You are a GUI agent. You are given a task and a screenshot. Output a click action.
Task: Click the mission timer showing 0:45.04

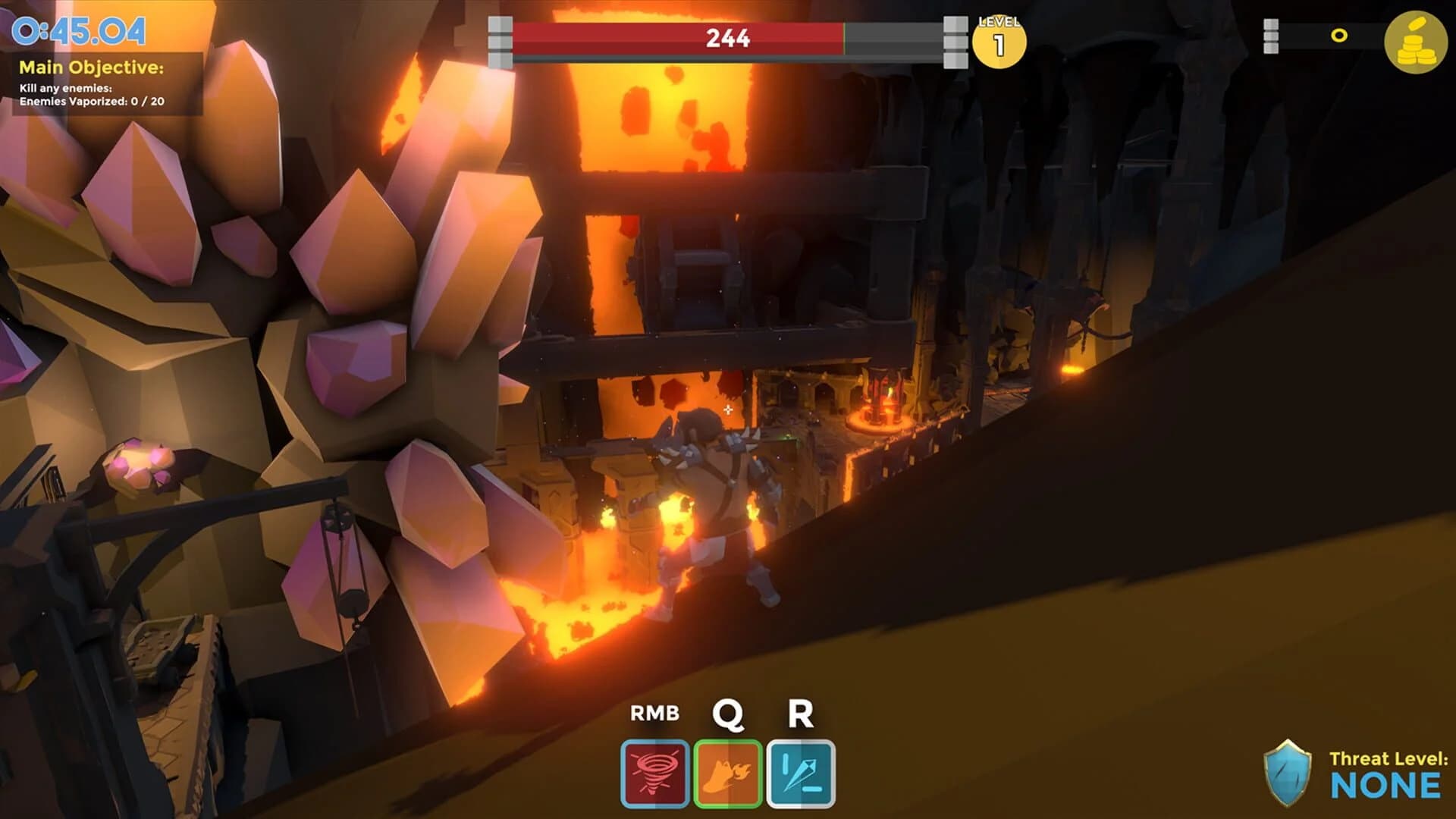tap(78, 30)
